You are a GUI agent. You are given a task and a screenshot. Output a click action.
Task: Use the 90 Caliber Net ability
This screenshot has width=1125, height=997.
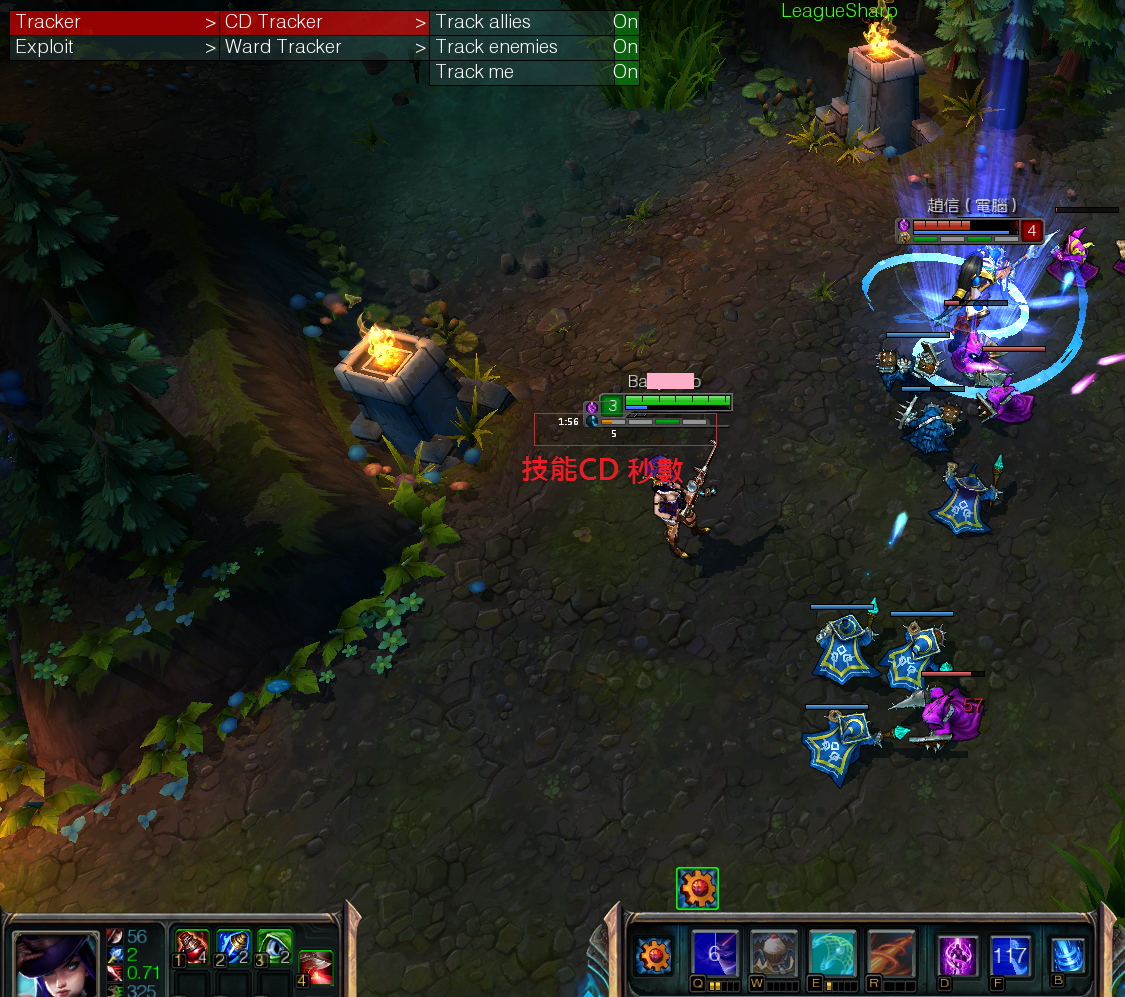click(832, 955)
